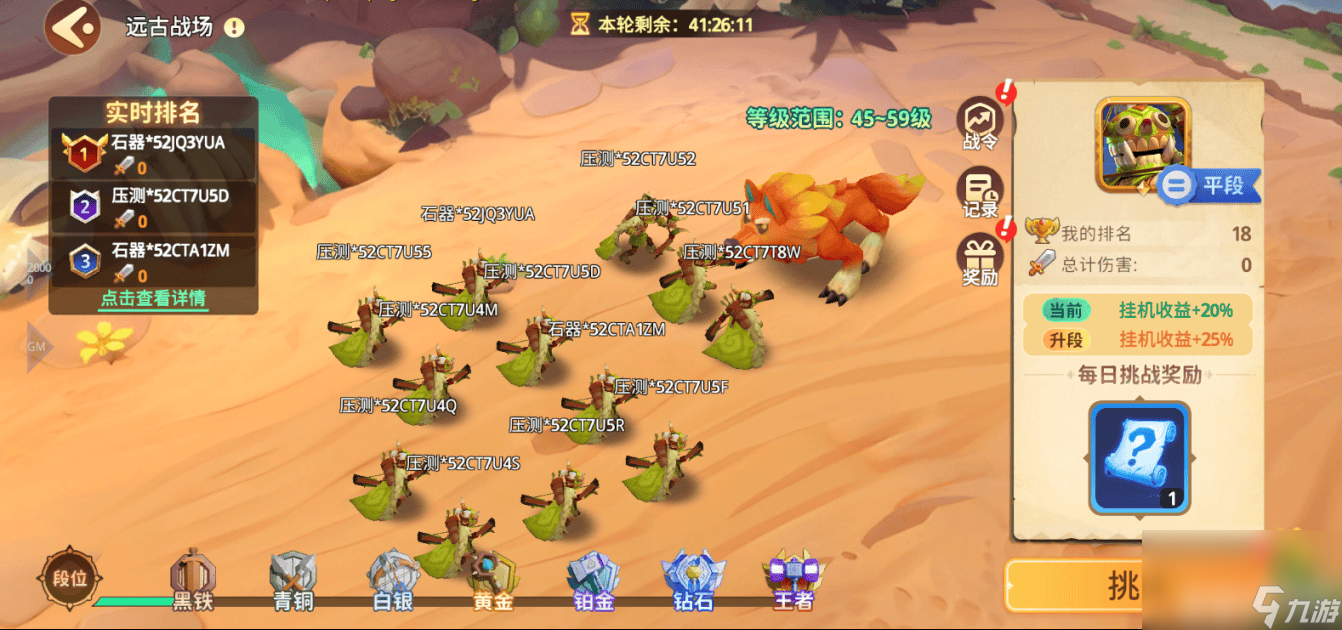Select the 王者 king tier badge
1342x630 pixels.
[792, 580]
